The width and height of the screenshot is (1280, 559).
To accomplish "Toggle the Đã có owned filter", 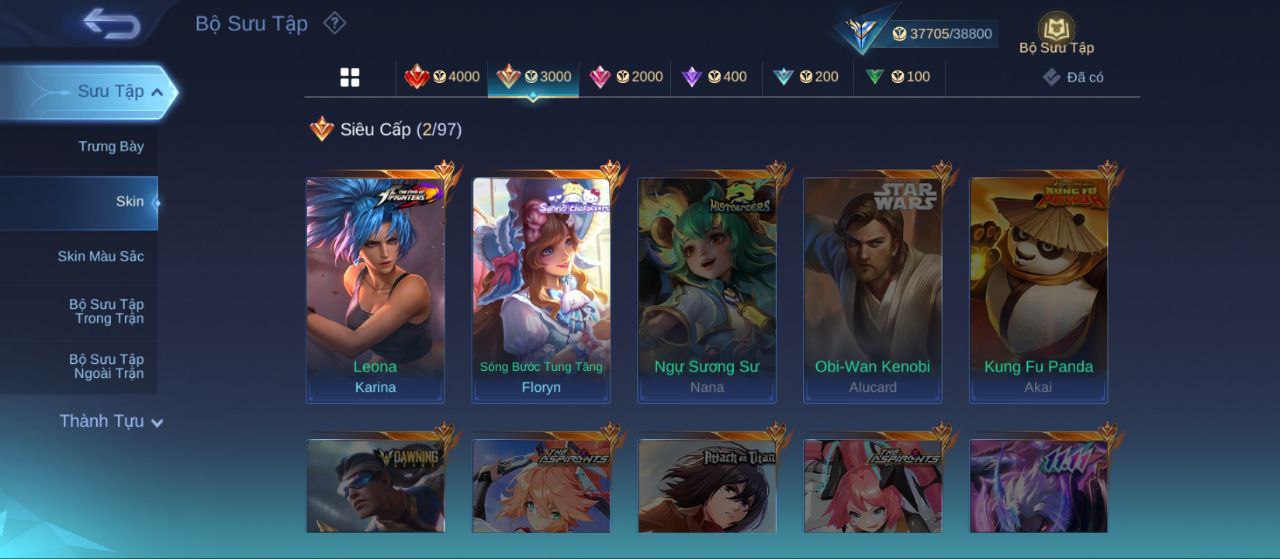I will point(1073,77).
